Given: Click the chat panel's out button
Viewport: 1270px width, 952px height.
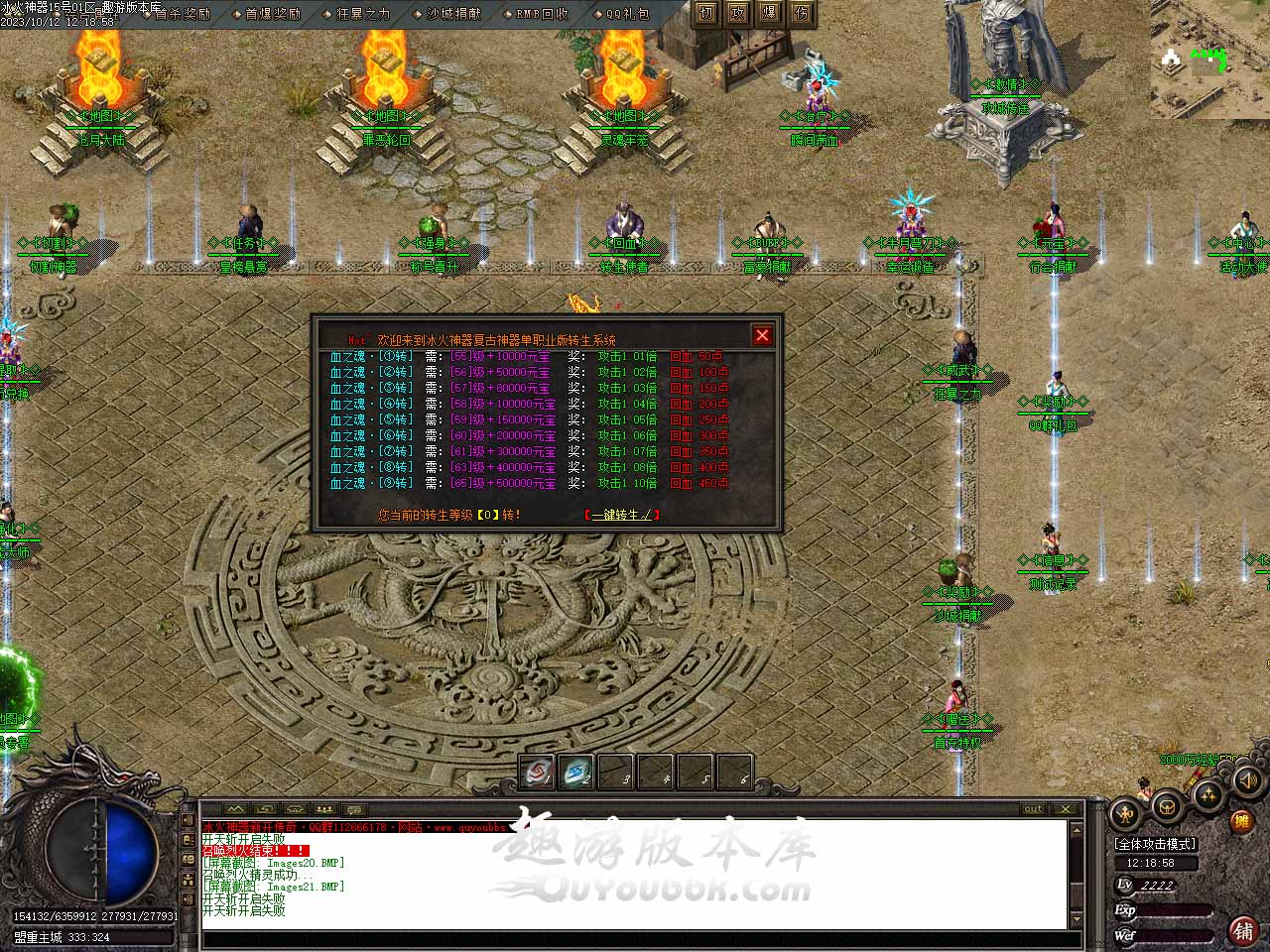Looking at the screenshot, I should (1033, 809).
